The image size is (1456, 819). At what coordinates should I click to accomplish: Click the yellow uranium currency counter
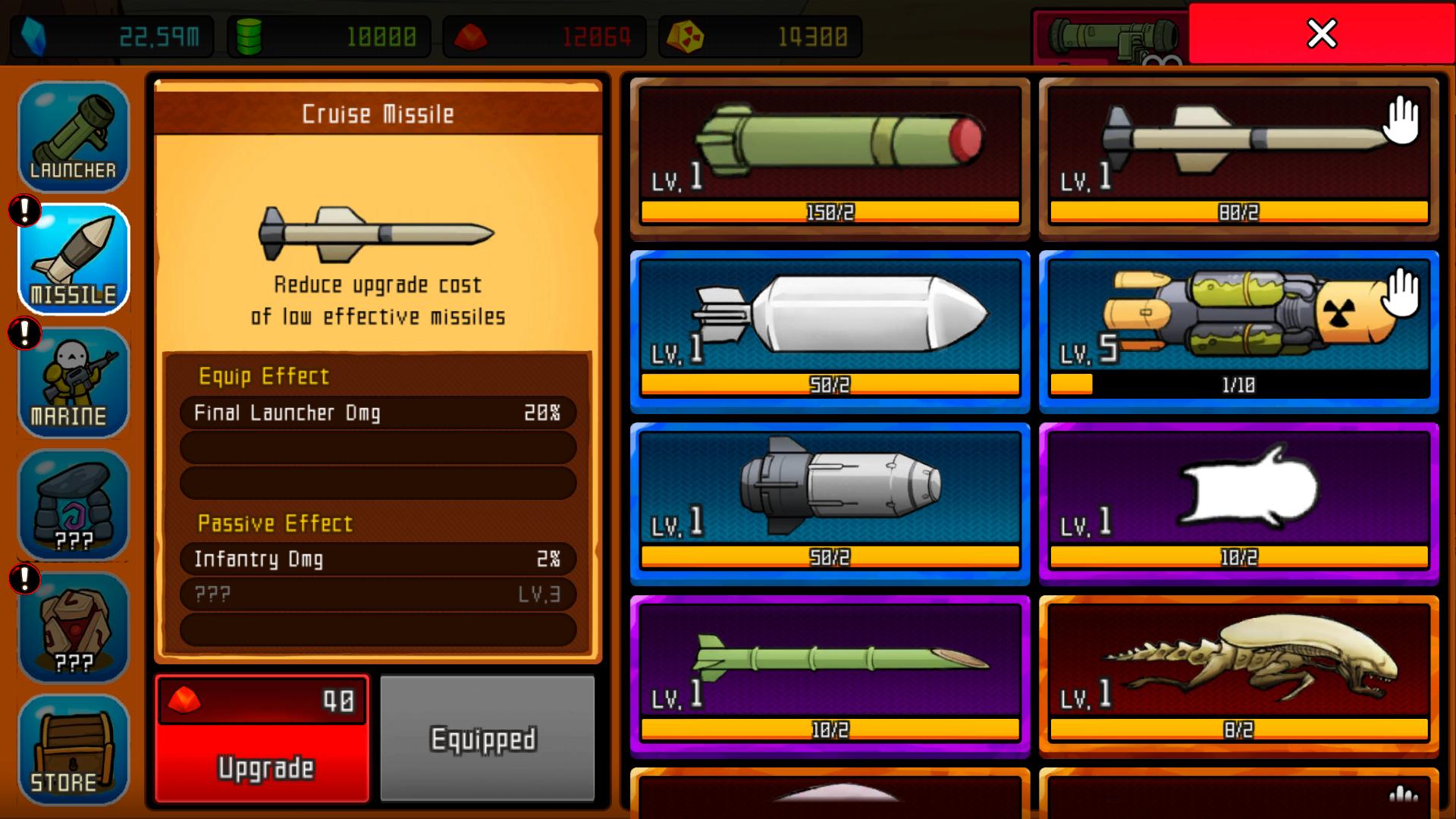(758, 33)
